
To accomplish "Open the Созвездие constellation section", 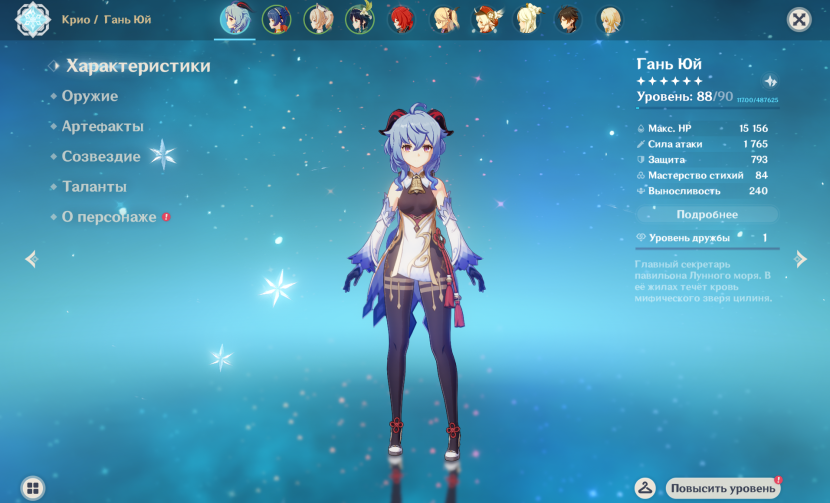I will [x=101, y=157].
